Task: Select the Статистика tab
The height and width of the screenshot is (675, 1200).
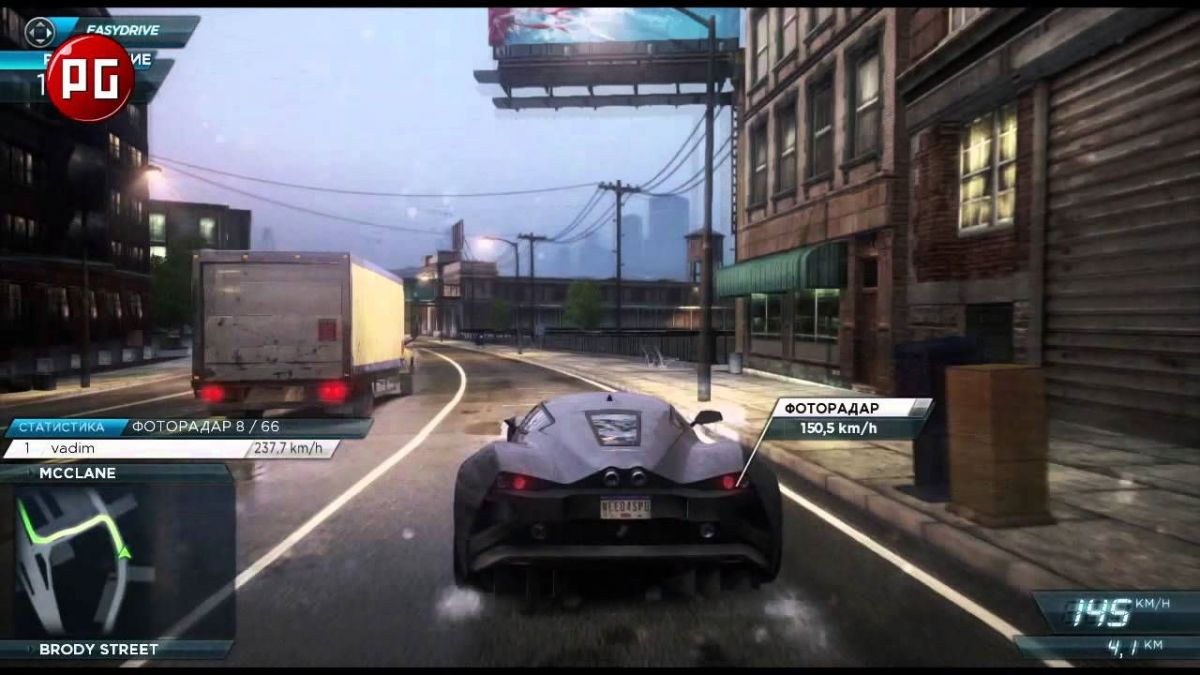Action: 64,428
